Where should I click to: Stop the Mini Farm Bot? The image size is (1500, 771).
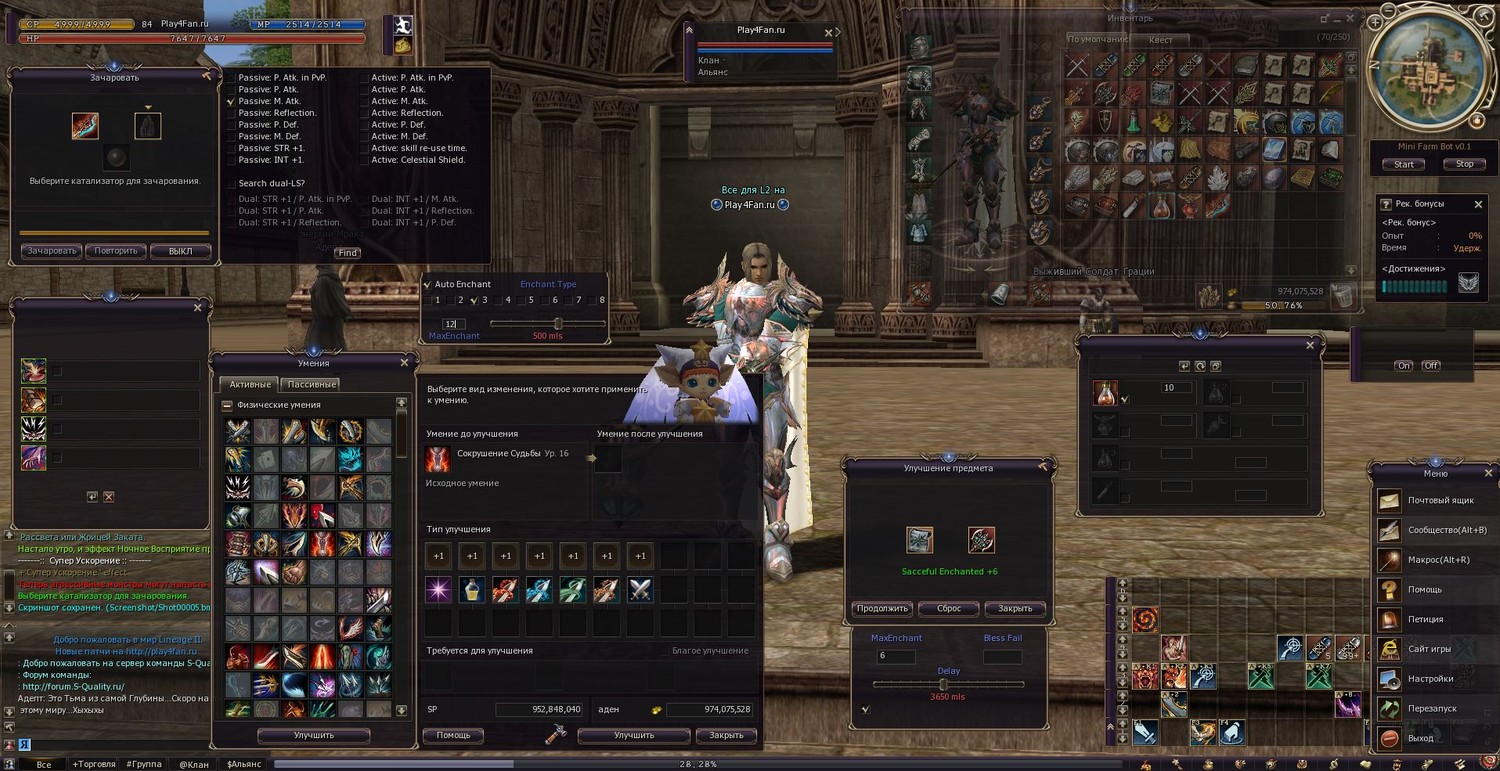pyautogui.click(x=1464, y=164)
